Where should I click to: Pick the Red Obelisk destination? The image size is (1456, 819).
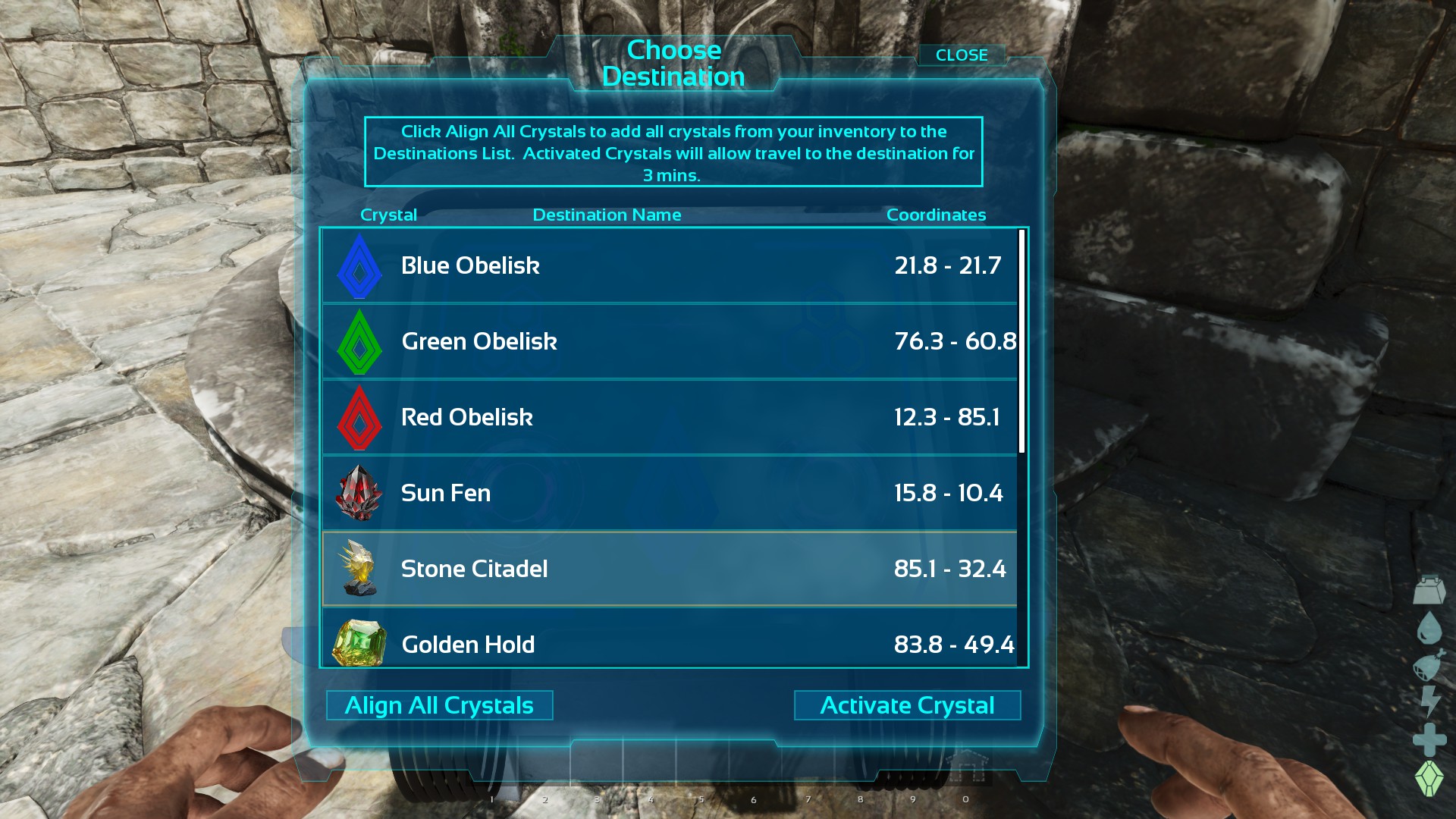(x=669, y=417)
